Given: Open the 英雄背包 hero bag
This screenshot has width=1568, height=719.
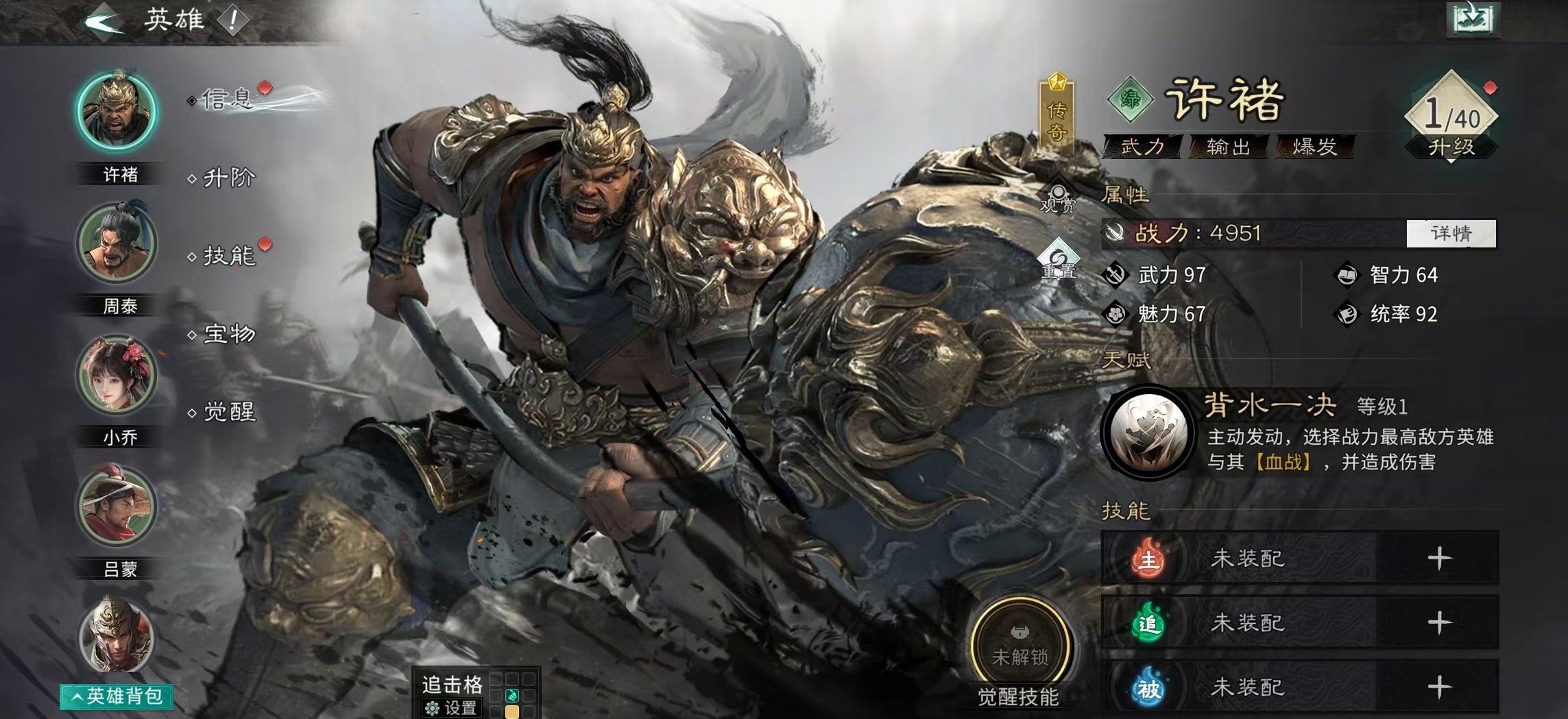Looking at the screenshot, I should coord(117,696).
